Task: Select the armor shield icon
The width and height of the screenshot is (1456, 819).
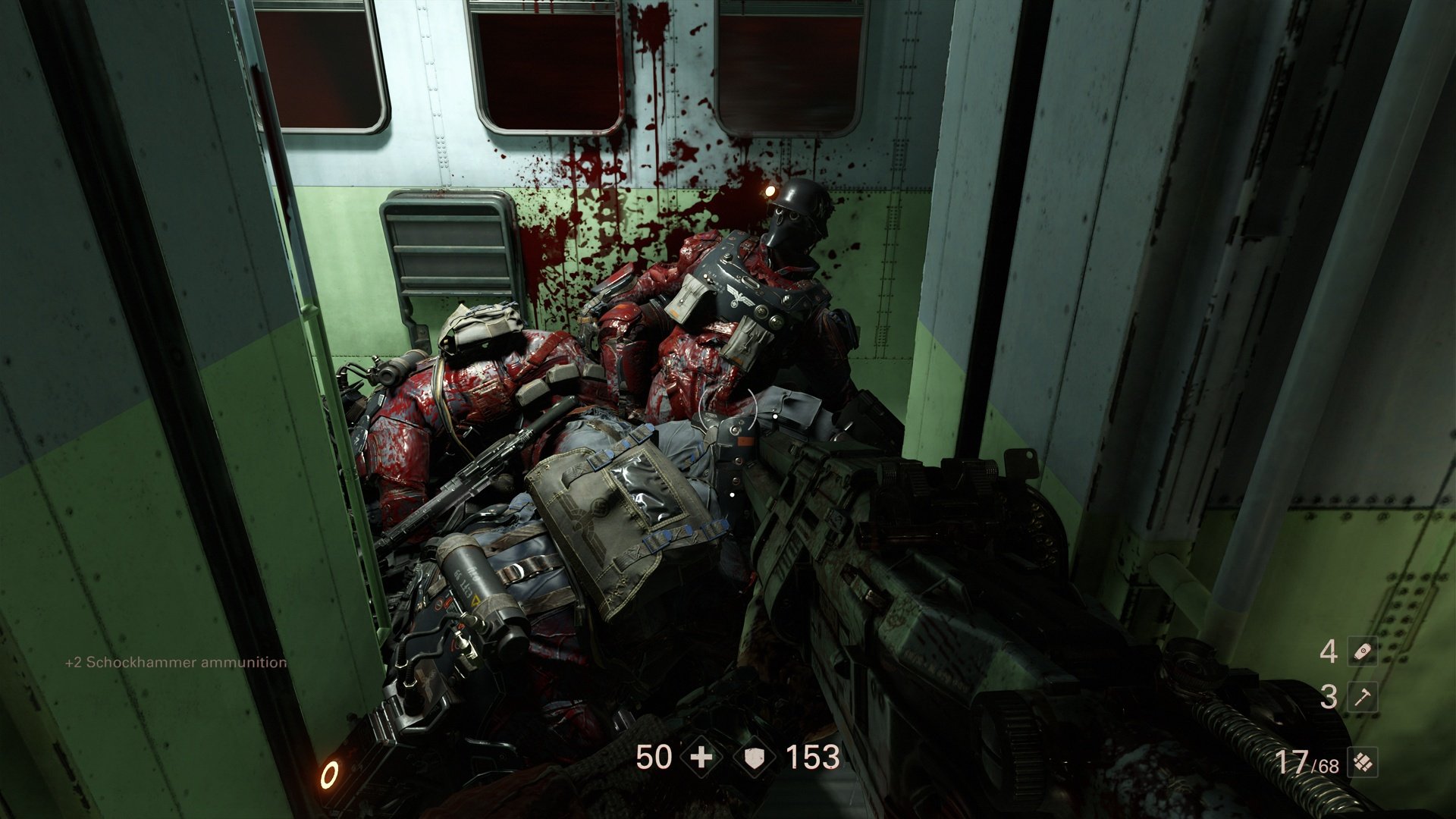Action: click(x=755, y=758)
